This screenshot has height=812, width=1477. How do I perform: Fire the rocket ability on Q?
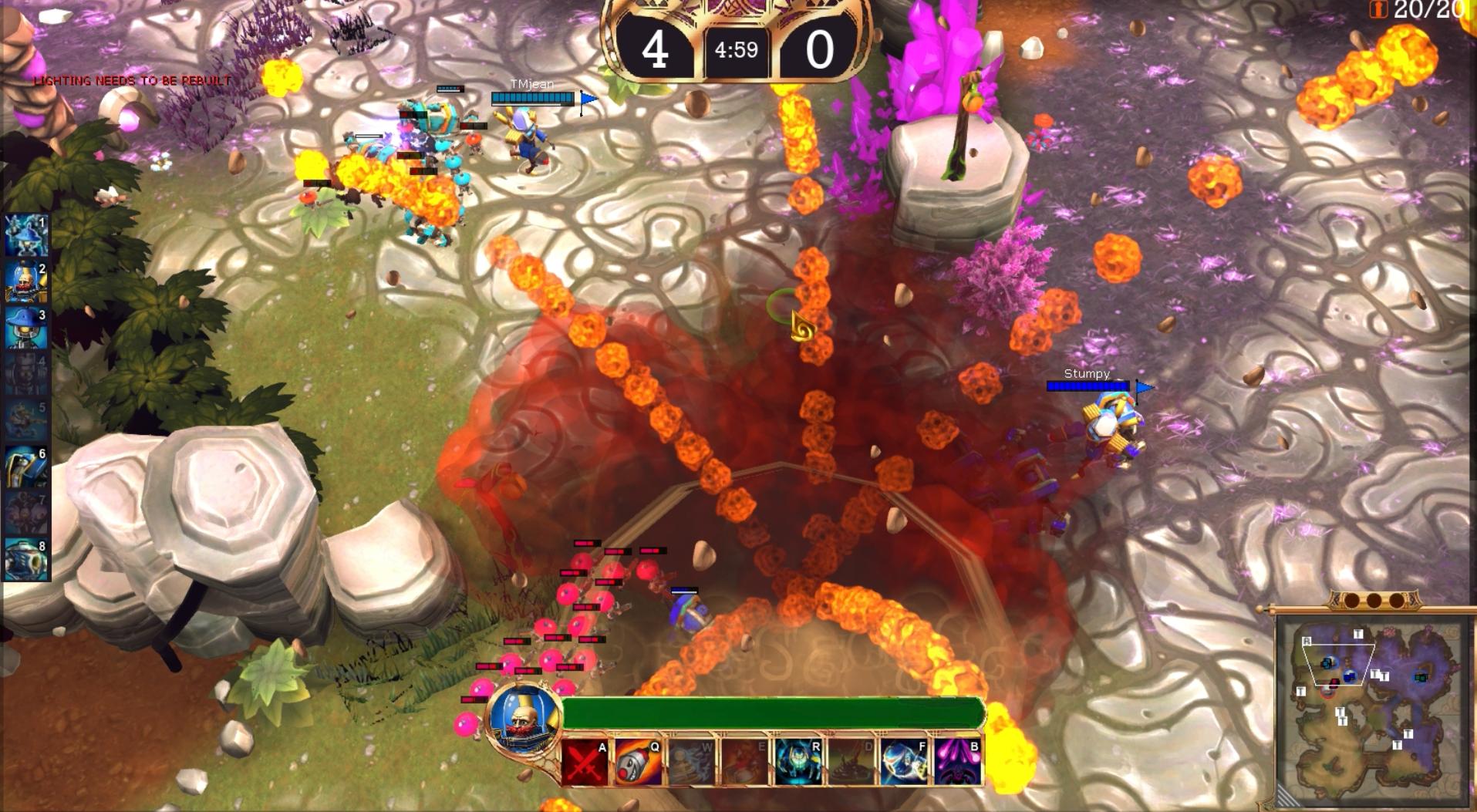pyautogui.click(x=639, y=762)
